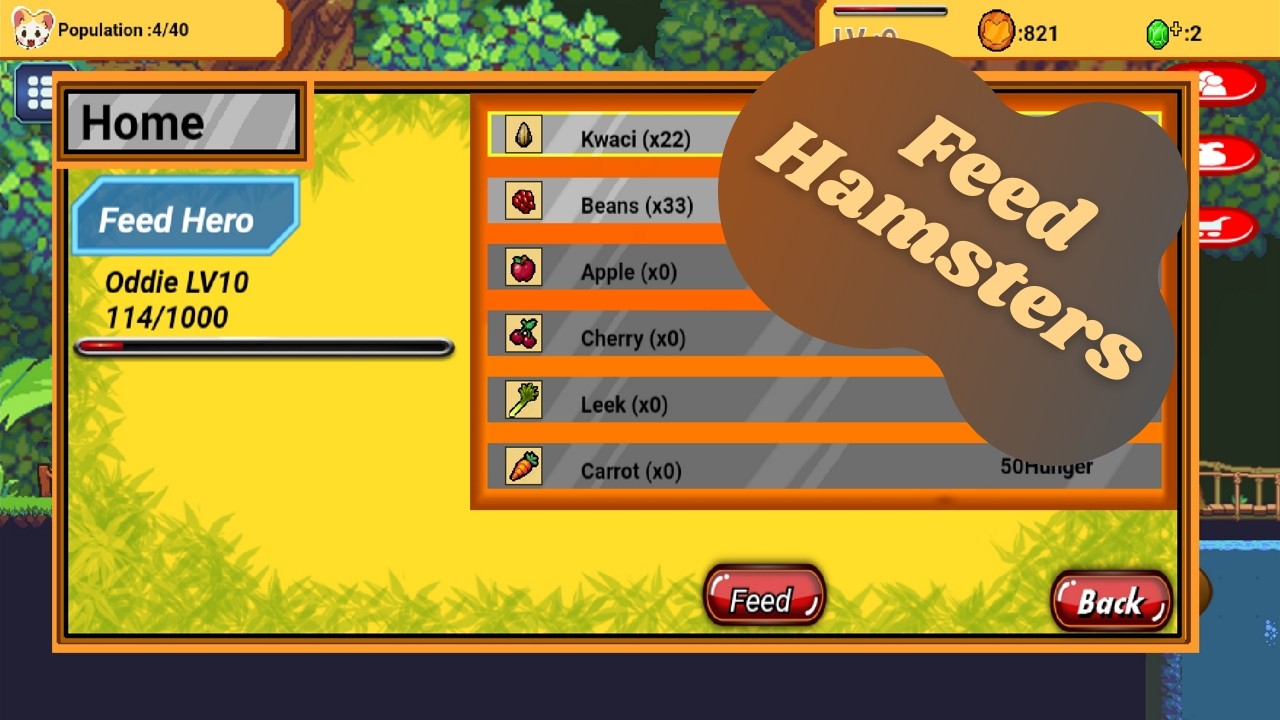This screenshot has width=1280, height=720.
Task: Click the red hamster icon on the right edge
Action: click(1227, 155)
